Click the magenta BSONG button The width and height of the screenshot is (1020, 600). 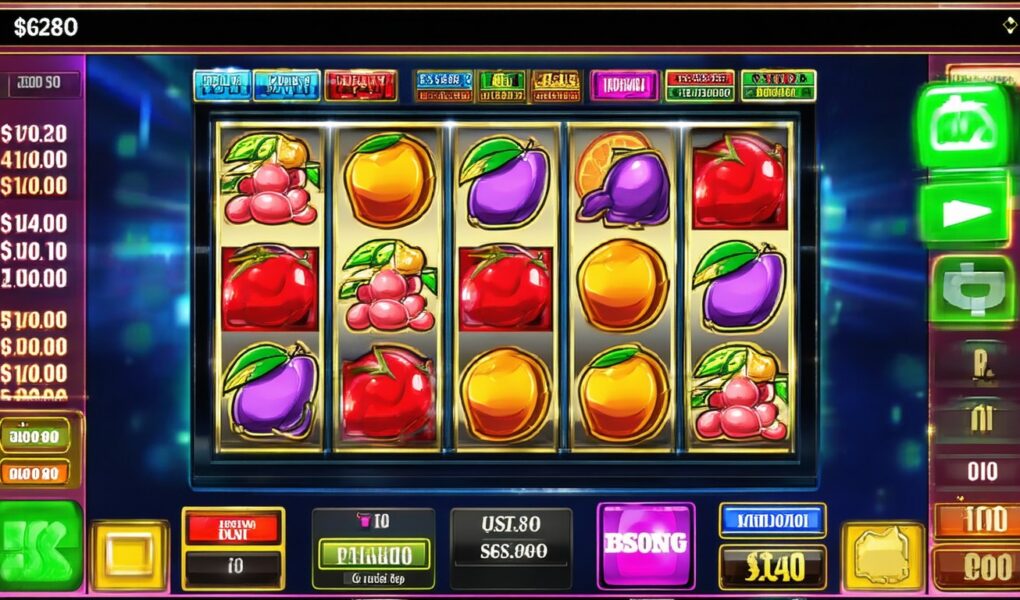[645, 544]
